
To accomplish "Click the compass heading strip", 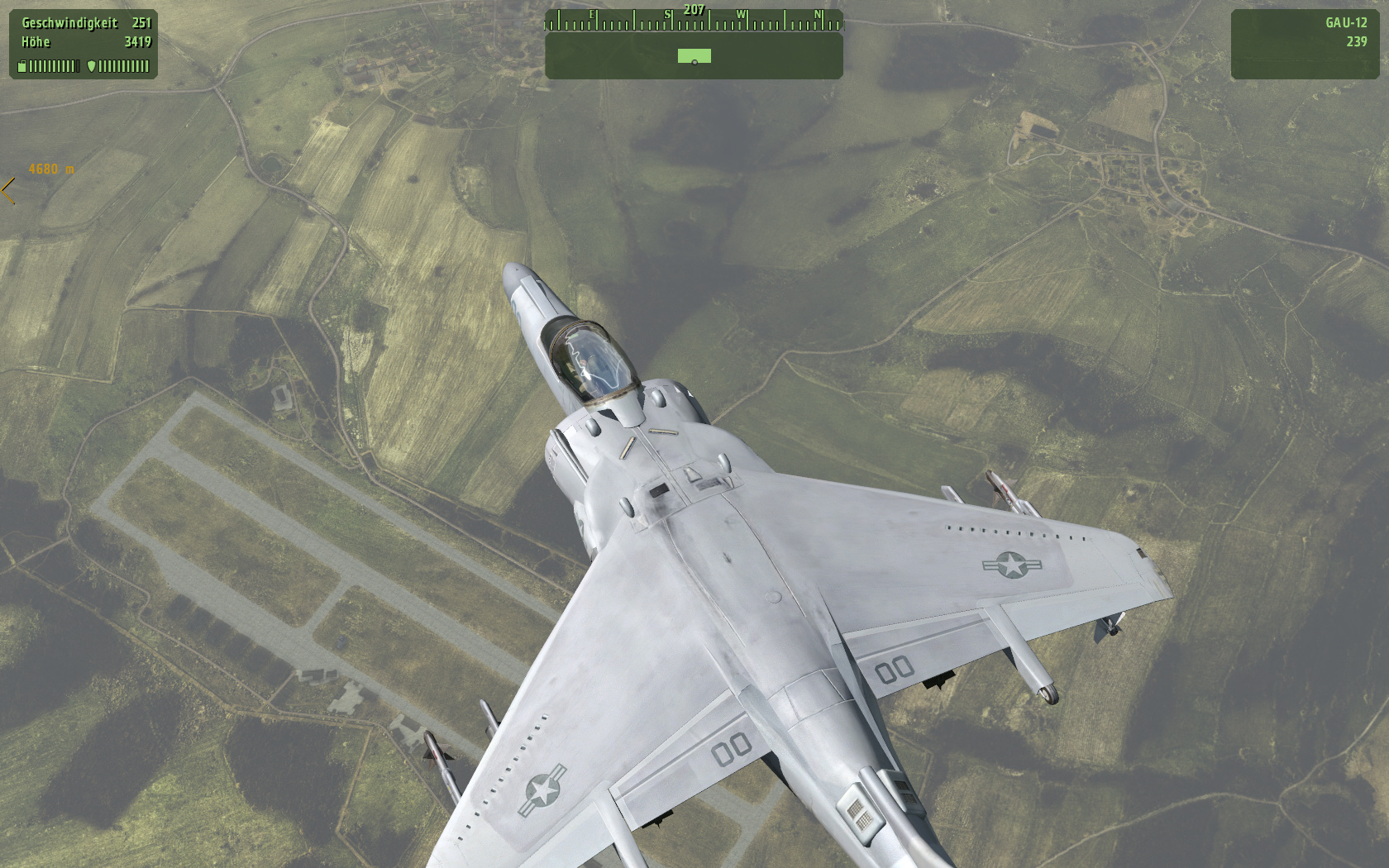I will (x=694, y=20).
